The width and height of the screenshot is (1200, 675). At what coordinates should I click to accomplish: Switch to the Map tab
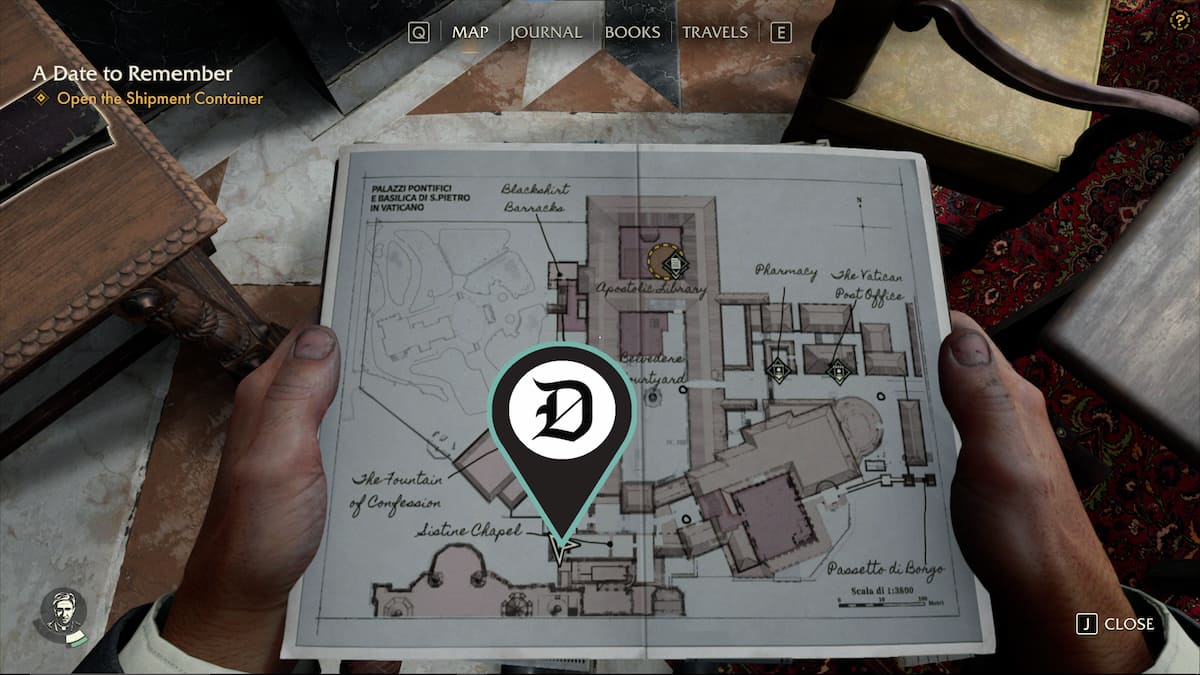(x=470, y=32)
